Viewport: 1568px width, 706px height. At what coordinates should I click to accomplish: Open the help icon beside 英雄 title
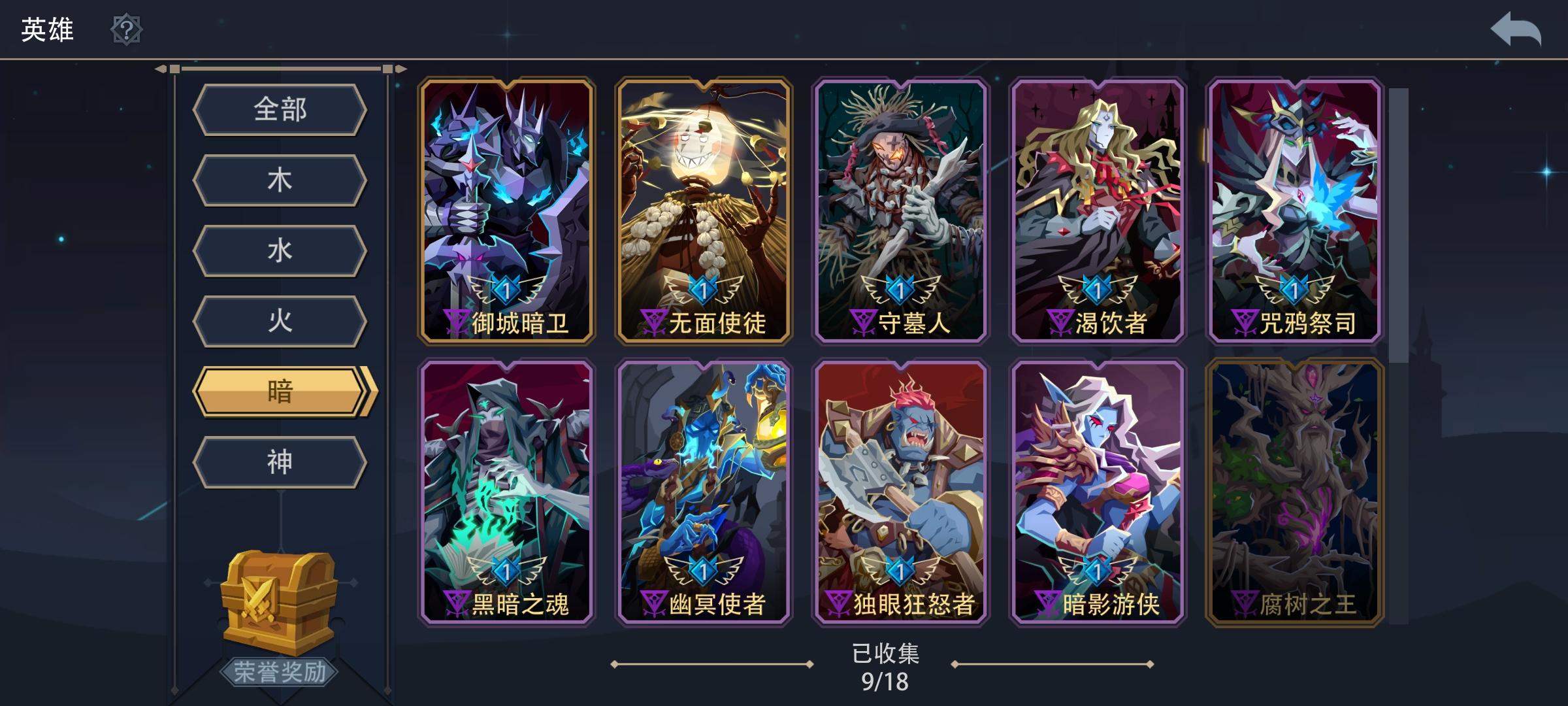pyautogui.click(x=127, y=29)
